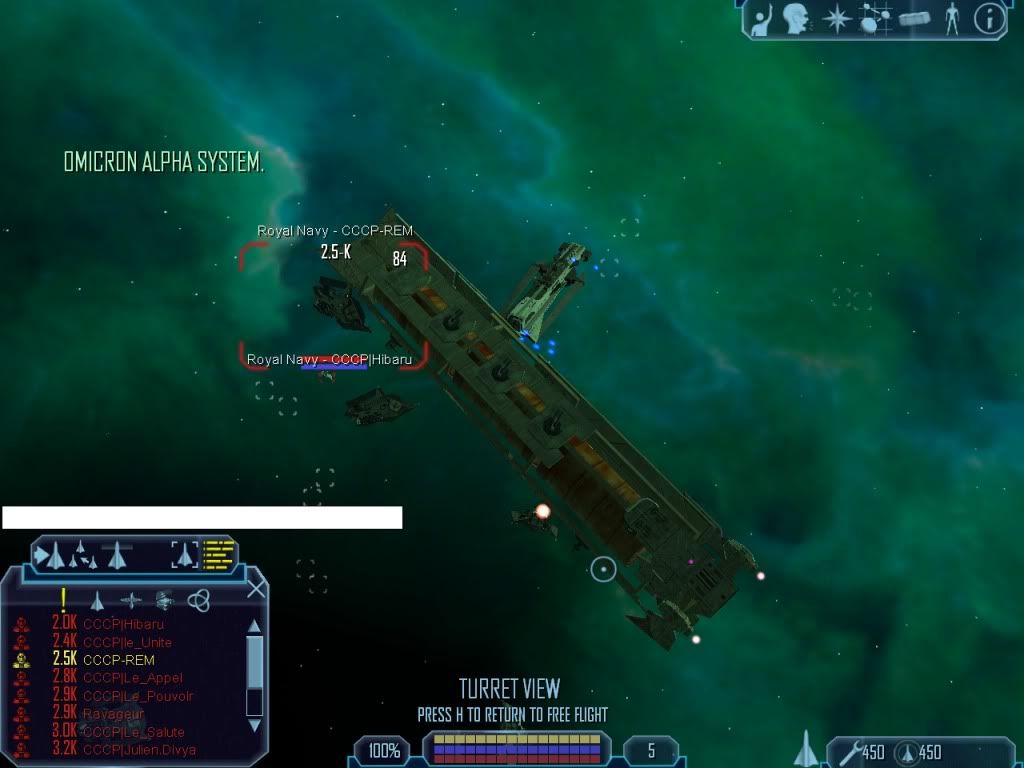
Task: Target CCCP|Julien.Divya in the contact list
Action: (139, 750)
